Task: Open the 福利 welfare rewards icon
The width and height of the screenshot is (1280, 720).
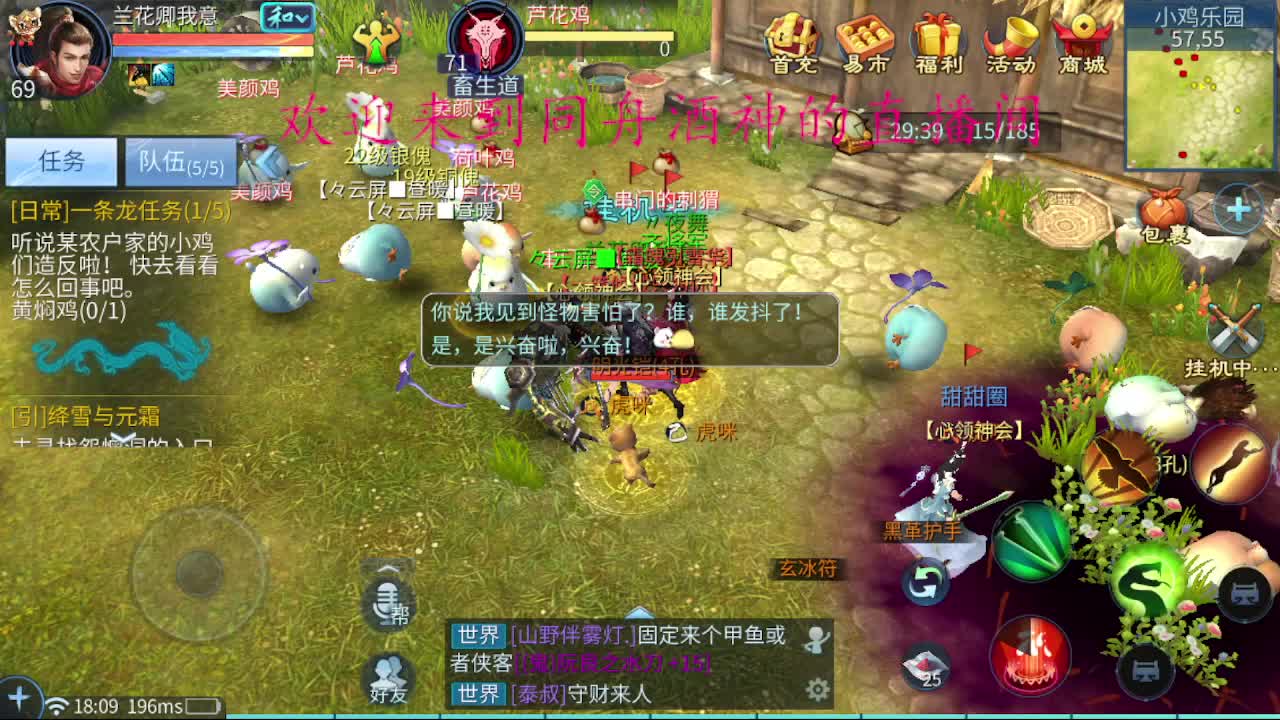Action: pyautogui.click(x=938, y=42)
